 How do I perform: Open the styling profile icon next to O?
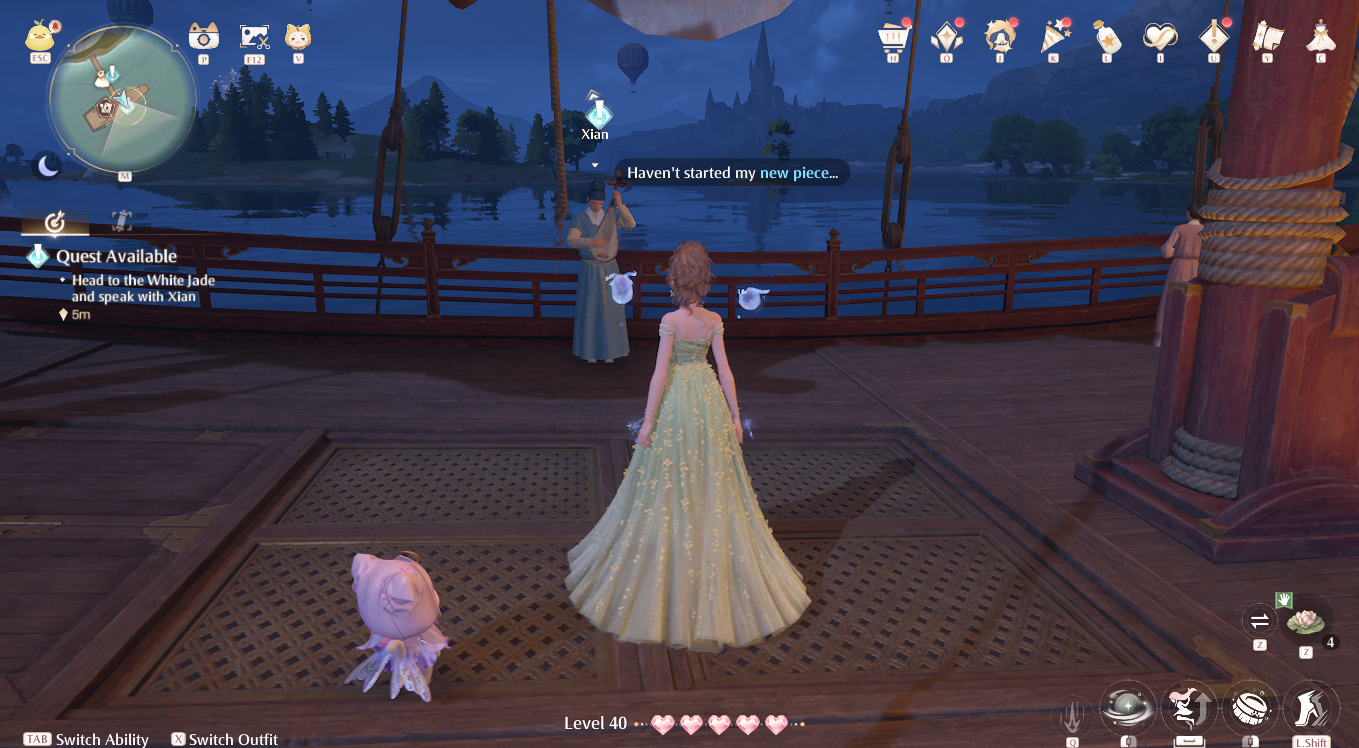pyautogui.click(x=1000, y=38)
